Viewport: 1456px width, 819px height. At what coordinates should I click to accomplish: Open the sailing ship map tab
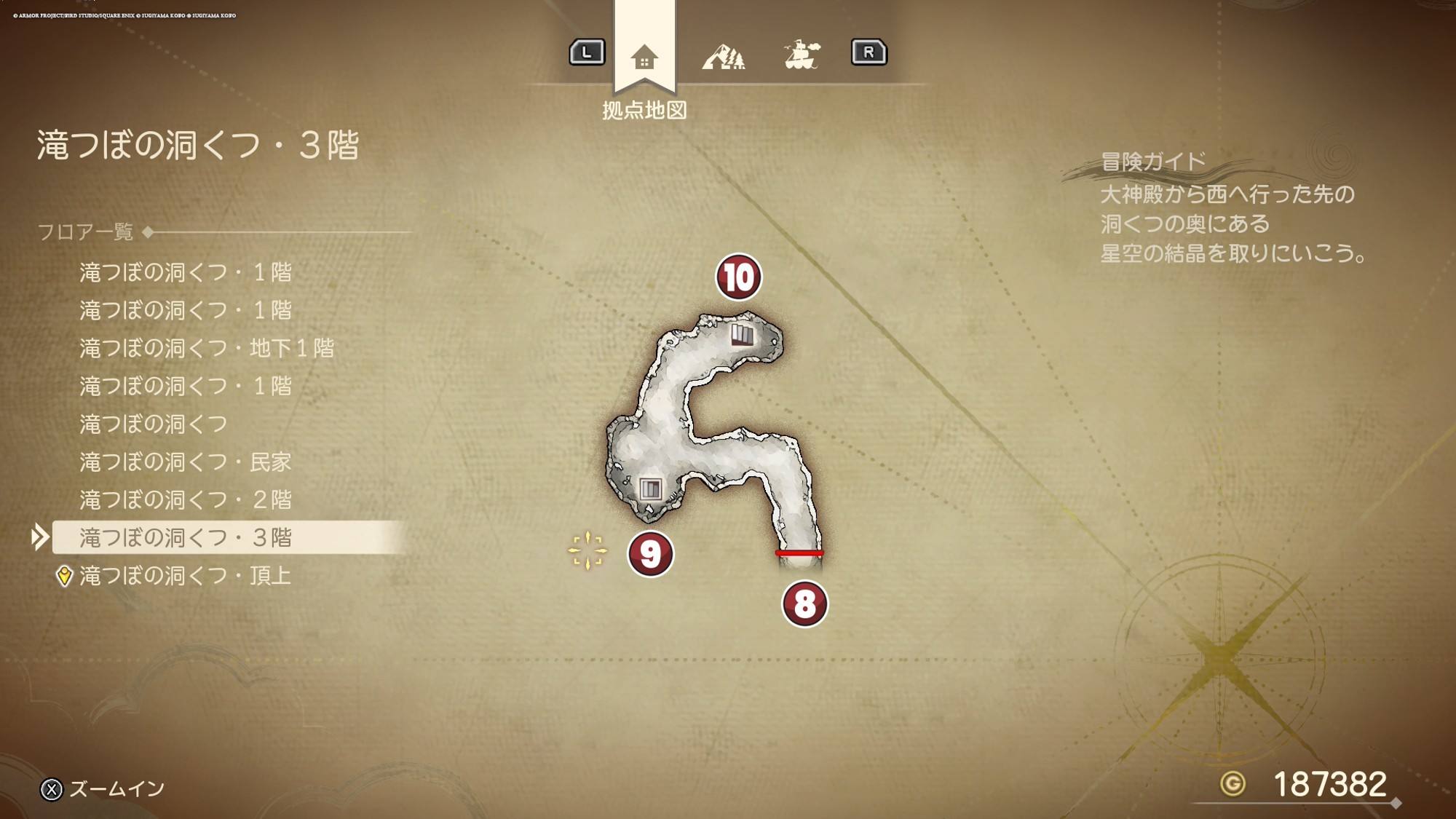(x=802, y=55)
